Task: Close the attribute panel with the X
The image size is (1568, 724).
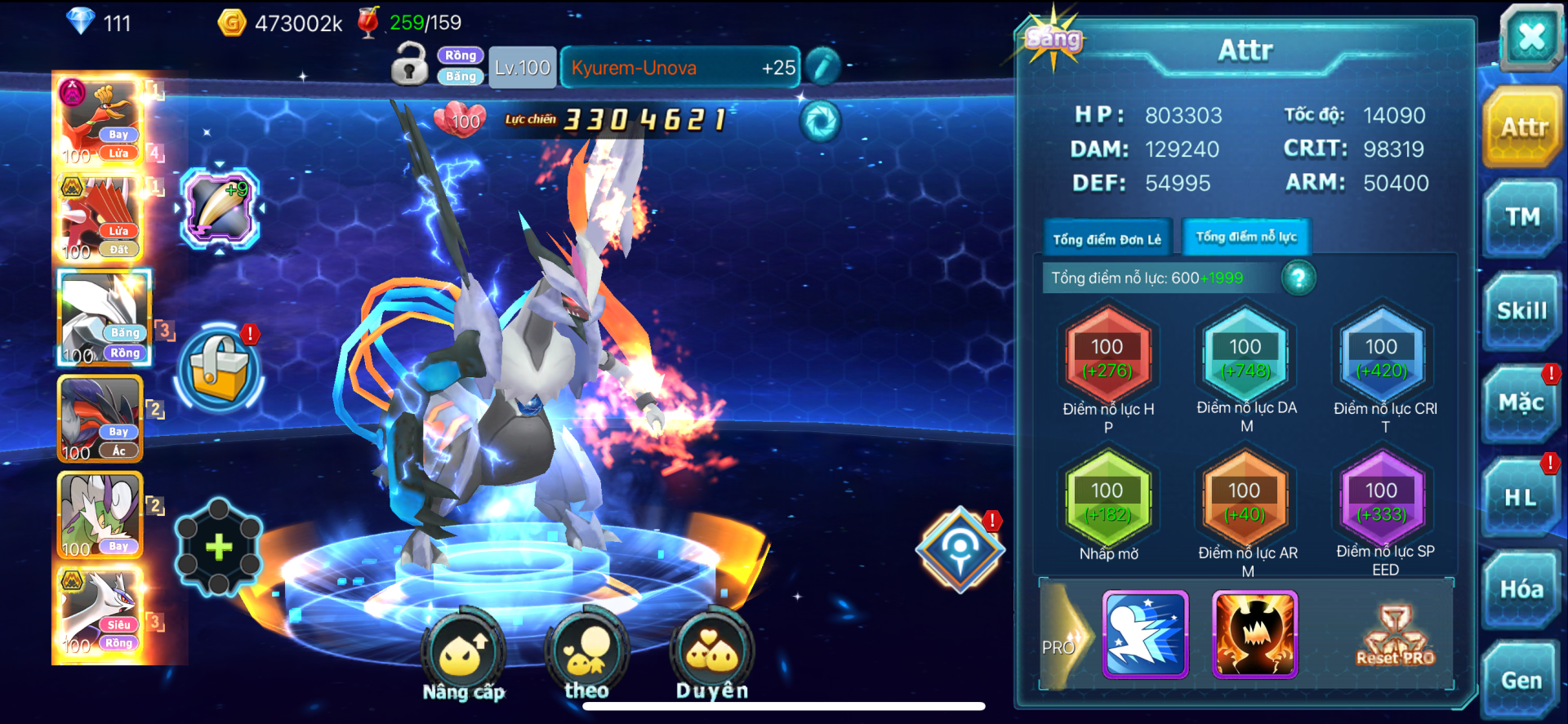Action: coord(1530,37)
